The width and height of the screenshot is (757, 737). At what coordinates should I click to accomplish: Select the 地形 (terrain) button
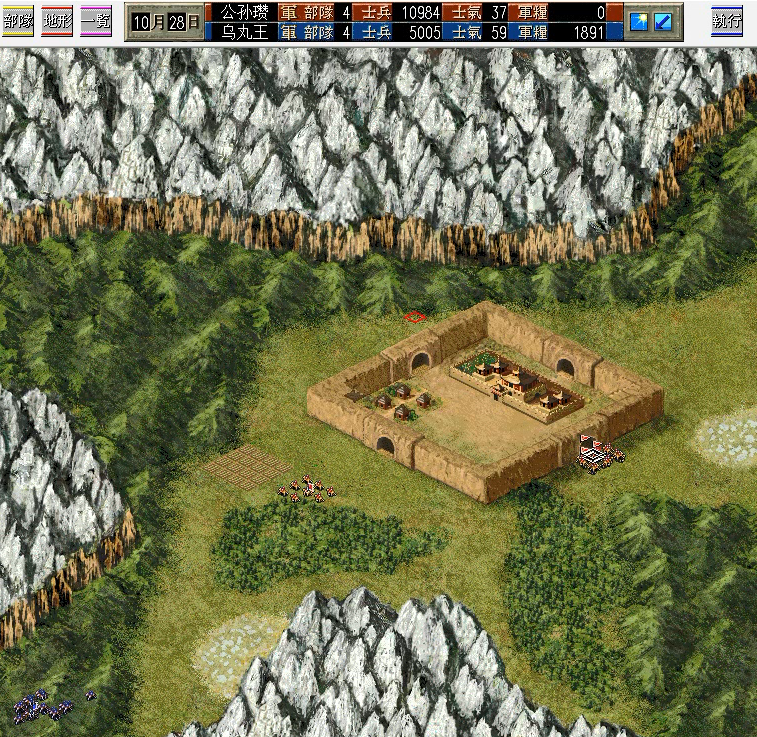(x=57, y=20)
